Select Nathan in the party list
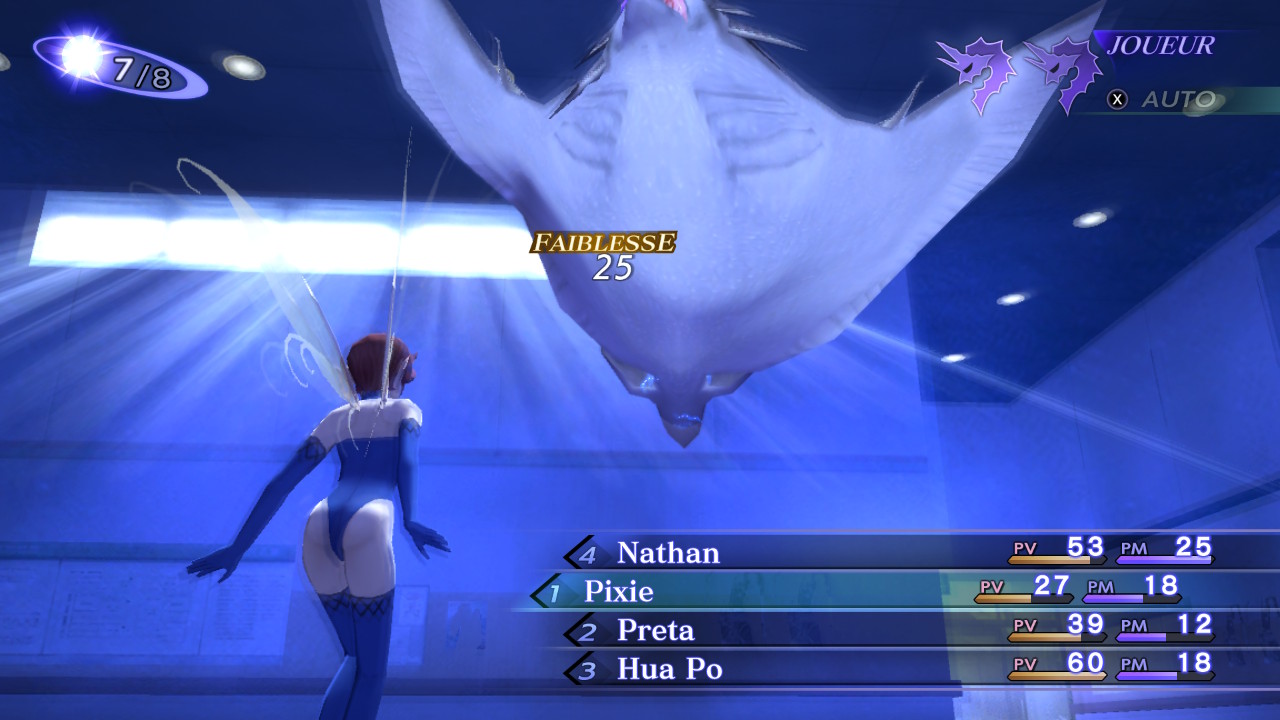The width and height of the screenshot is (1280, 720). [668, 553]
